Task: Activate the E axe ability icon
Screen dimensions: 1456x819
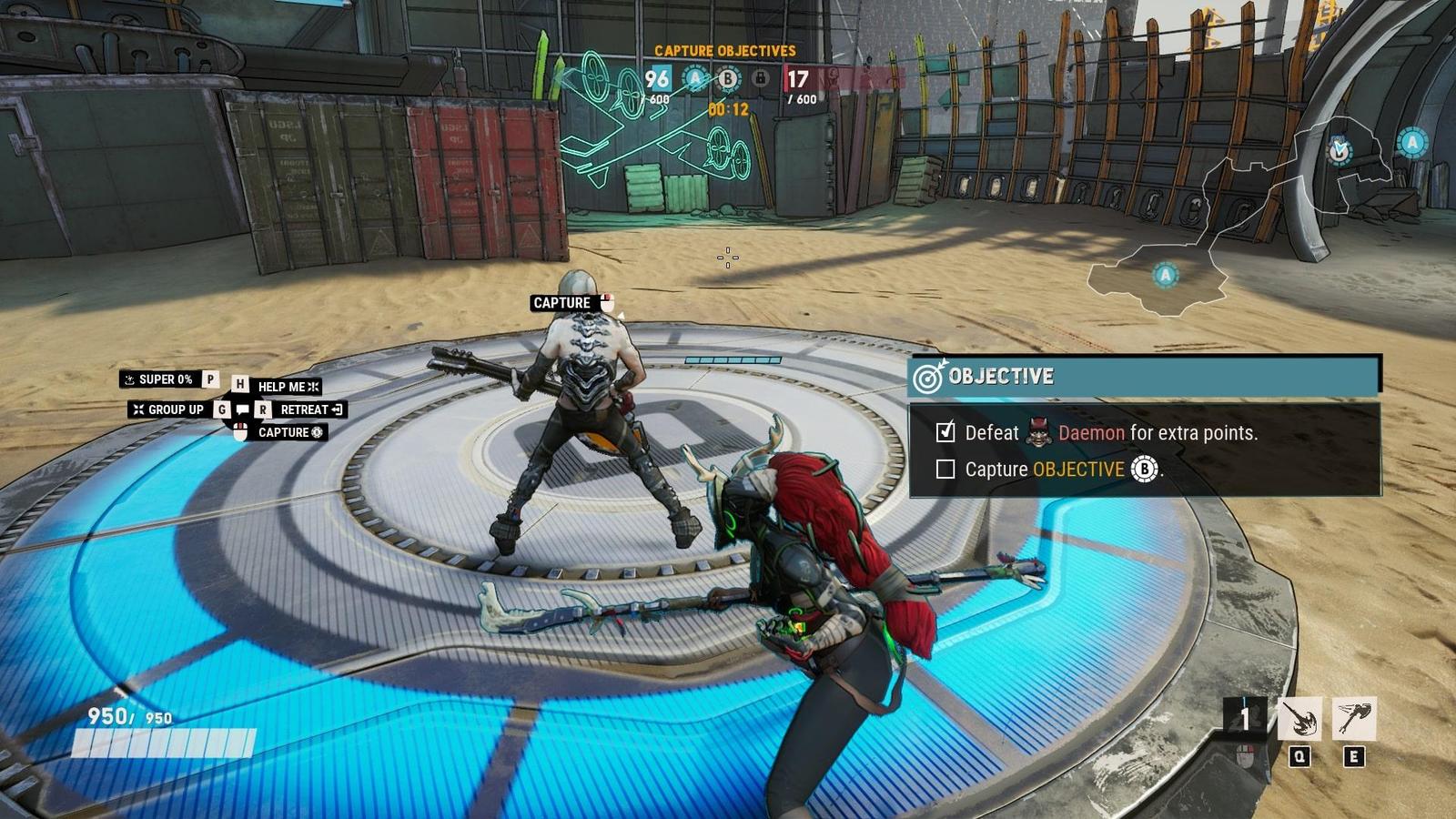Action: (x=1354, y=720)
